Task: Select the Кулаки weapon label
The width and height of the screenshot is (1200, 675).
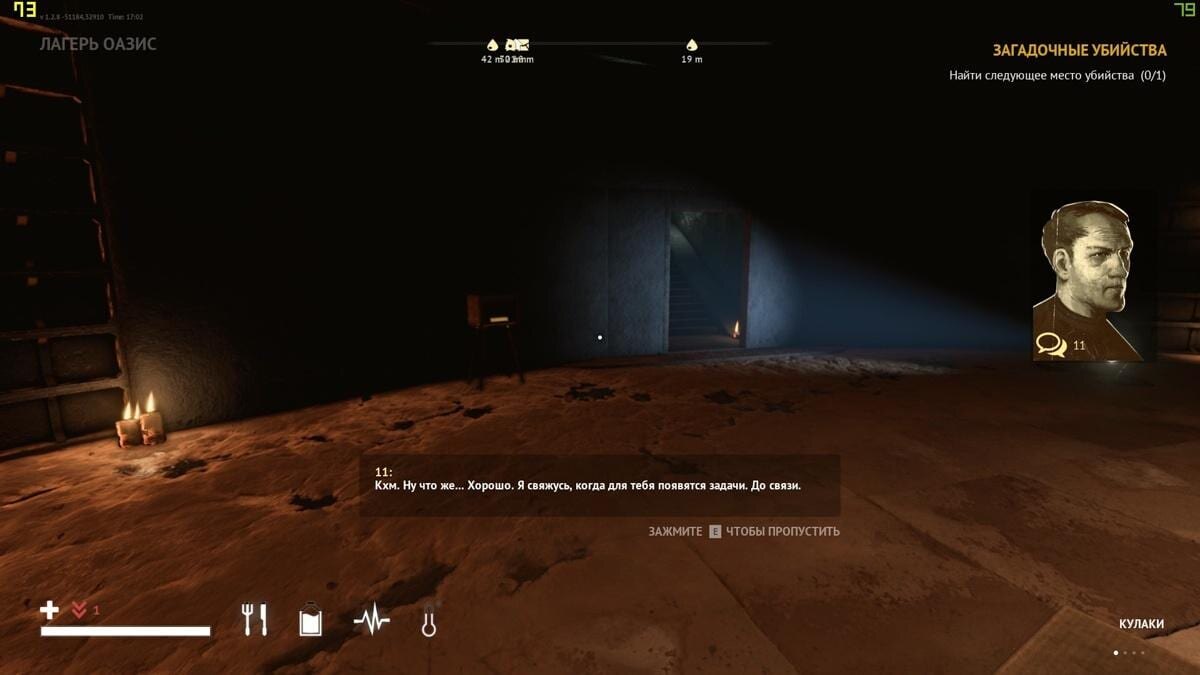Action: [1141, 624]
